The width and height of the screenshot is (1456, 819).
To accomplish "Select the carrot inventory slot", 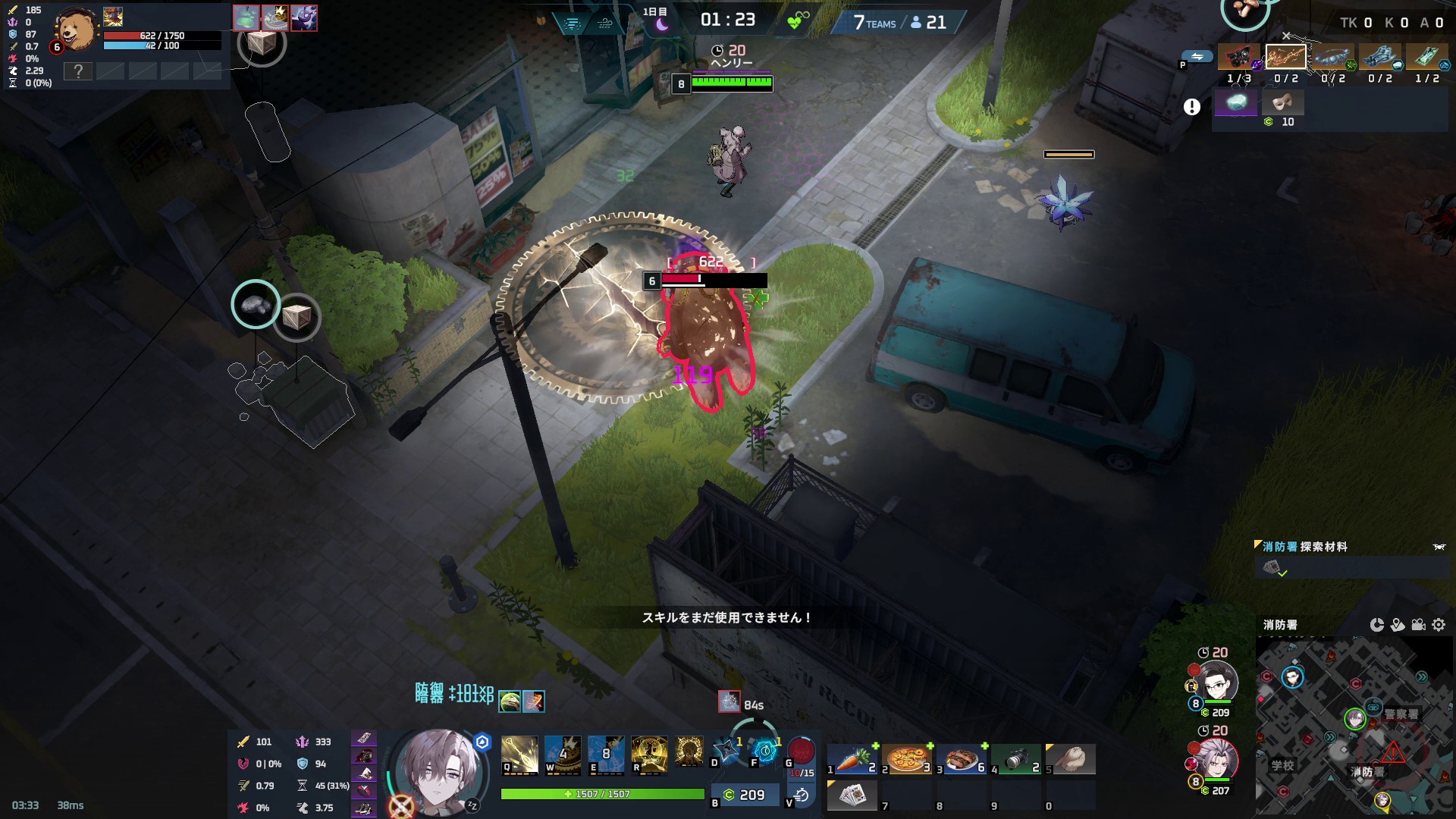I will pos(852,758).
